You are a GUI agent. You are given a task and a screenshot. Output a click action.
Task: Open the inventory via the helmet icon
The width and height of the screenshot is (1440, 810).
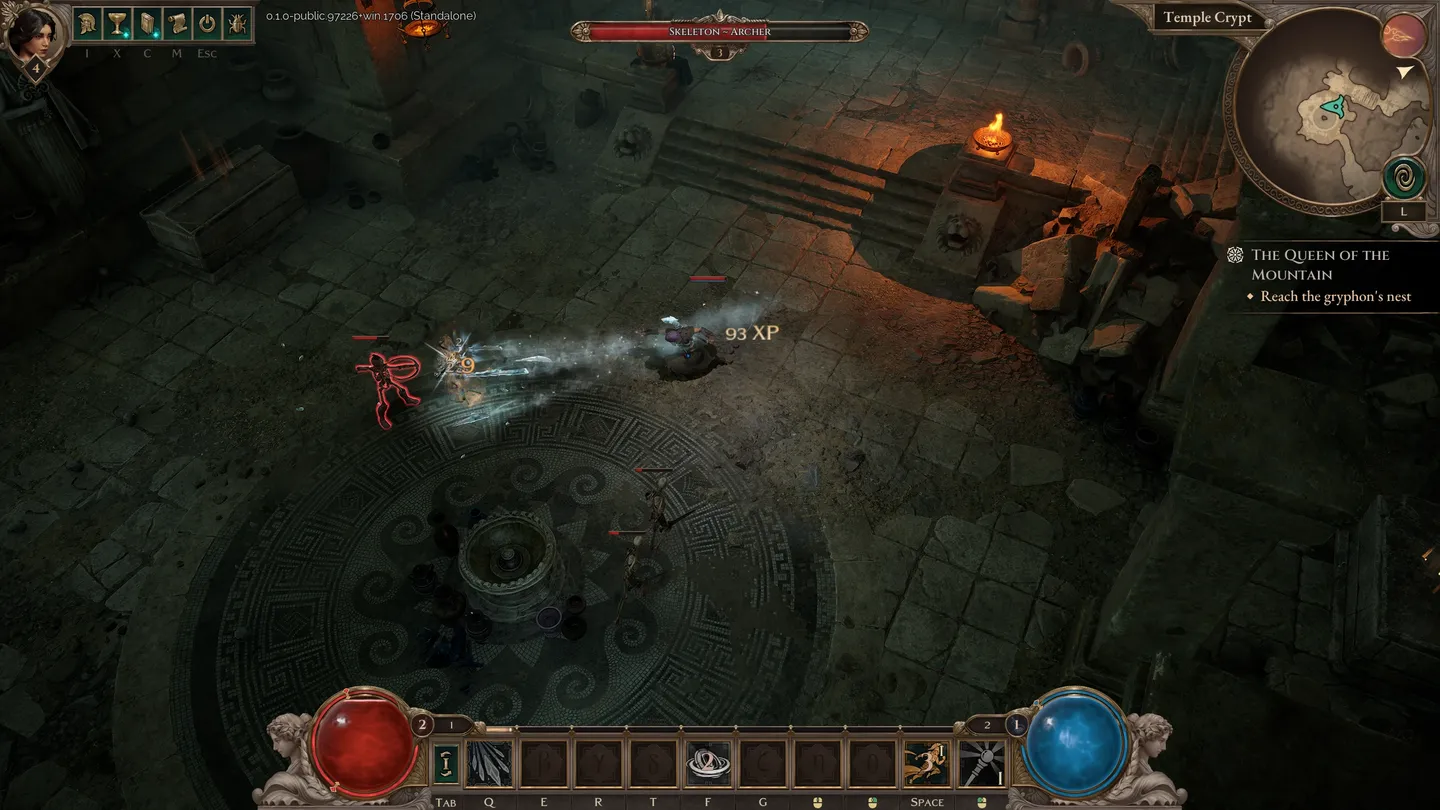click(87, 24)
